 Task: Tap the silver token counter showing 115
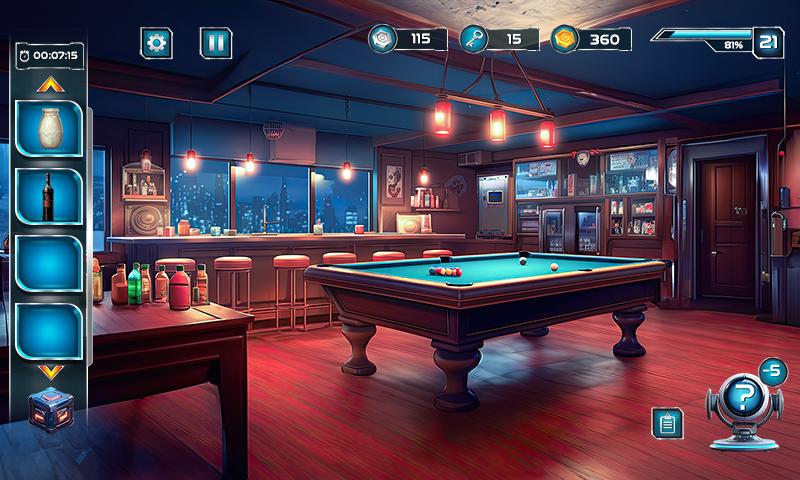(407, 39)
